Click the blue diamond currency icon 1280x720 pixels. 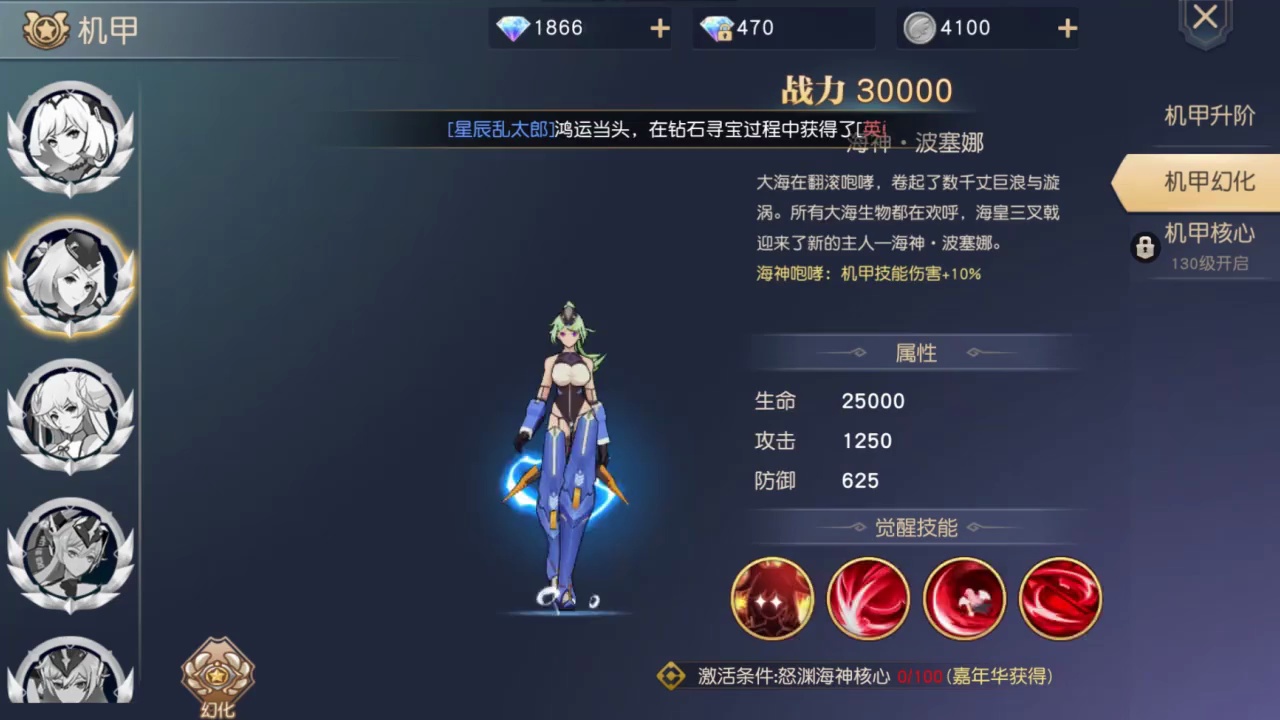point(512,28)
